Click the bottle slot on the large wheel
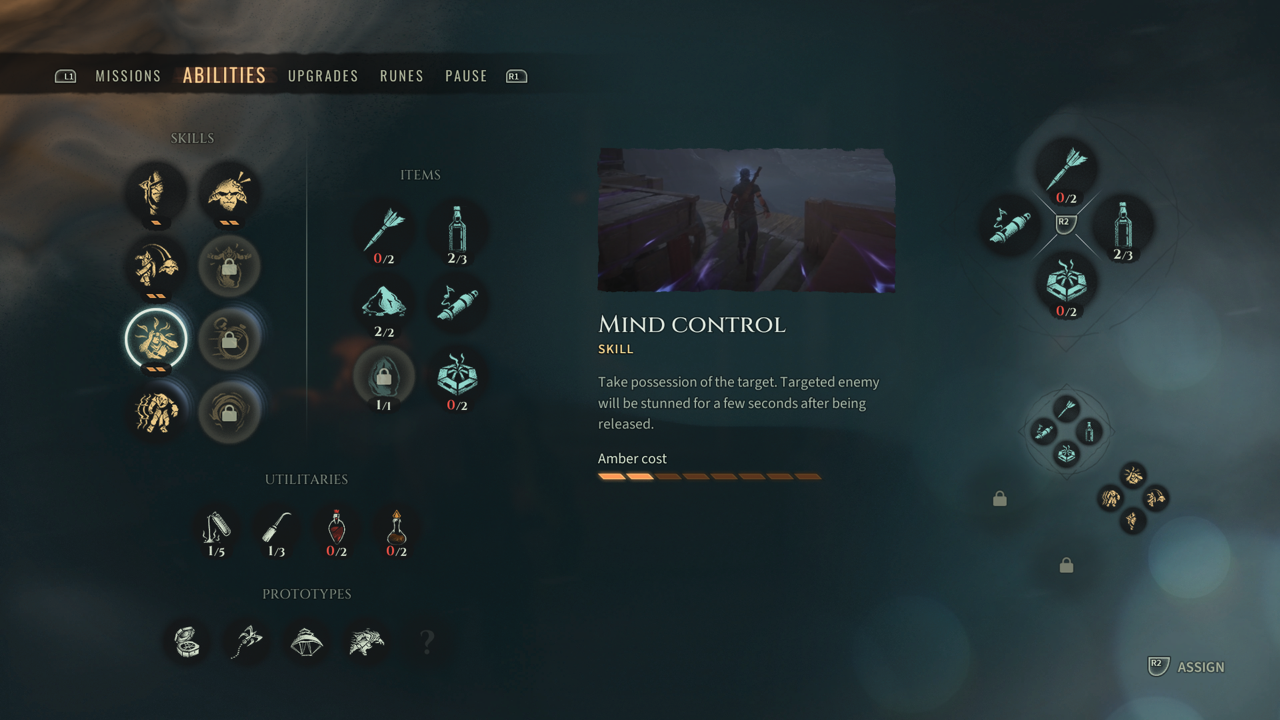The width and height of the screenshot is (1280, 720). pyautogui.click(x=1123, y=226)
